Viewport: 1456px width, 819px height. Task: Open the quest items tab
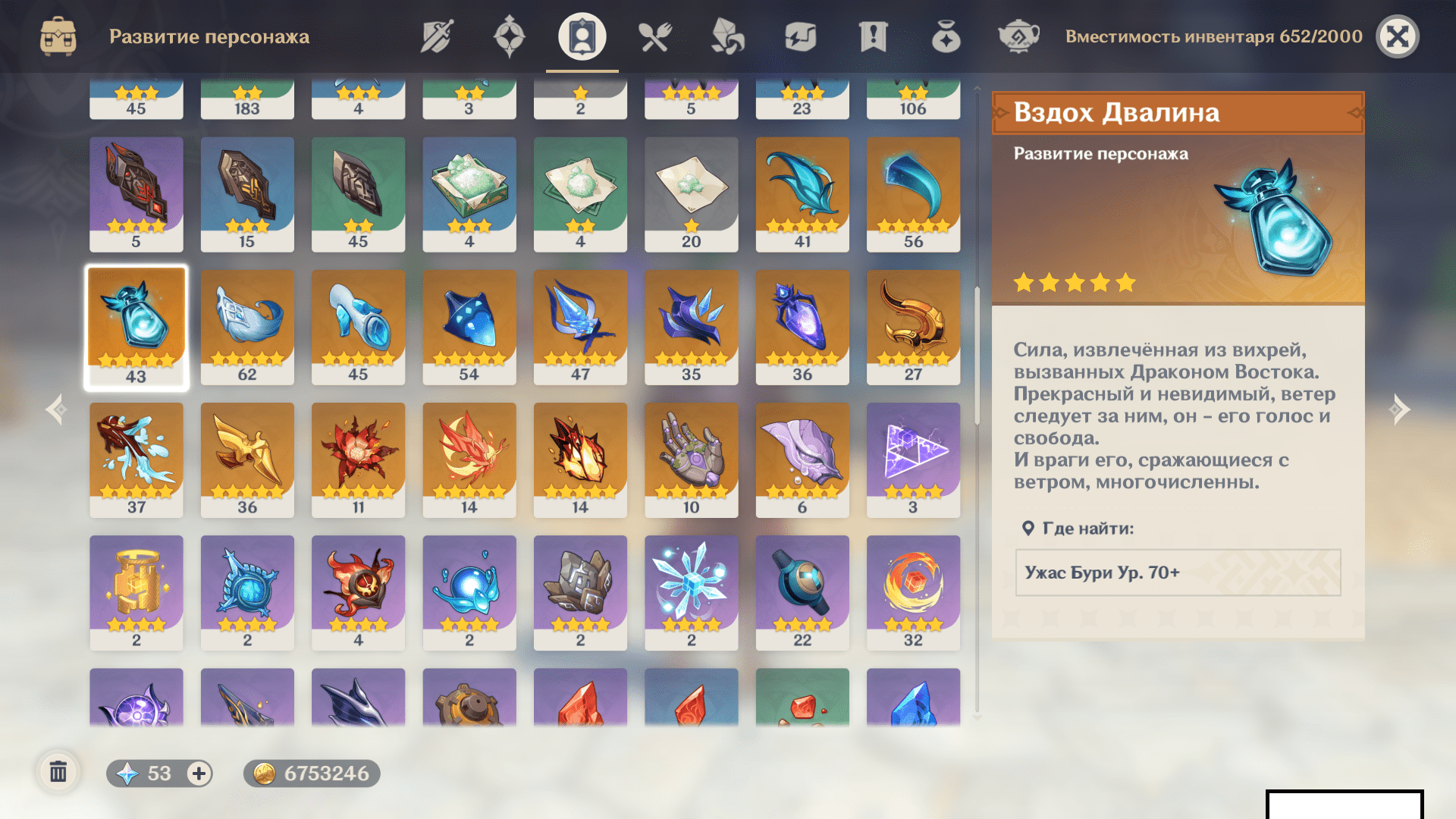click(873, 36)
